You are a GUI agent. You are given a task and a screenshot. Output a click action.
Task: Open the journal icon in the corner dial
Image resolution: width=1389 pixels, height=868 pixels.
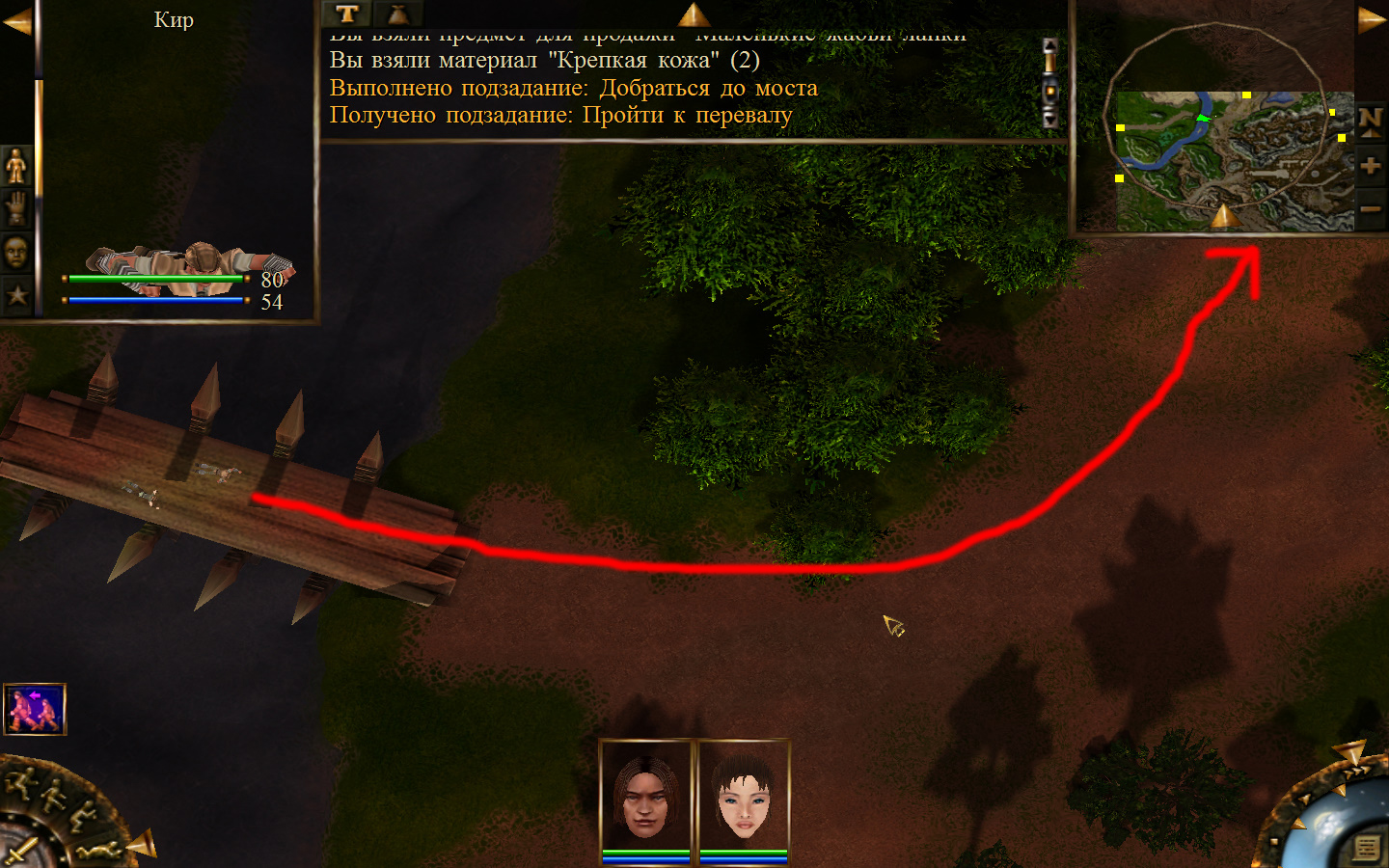click(x=1366, y=848)
